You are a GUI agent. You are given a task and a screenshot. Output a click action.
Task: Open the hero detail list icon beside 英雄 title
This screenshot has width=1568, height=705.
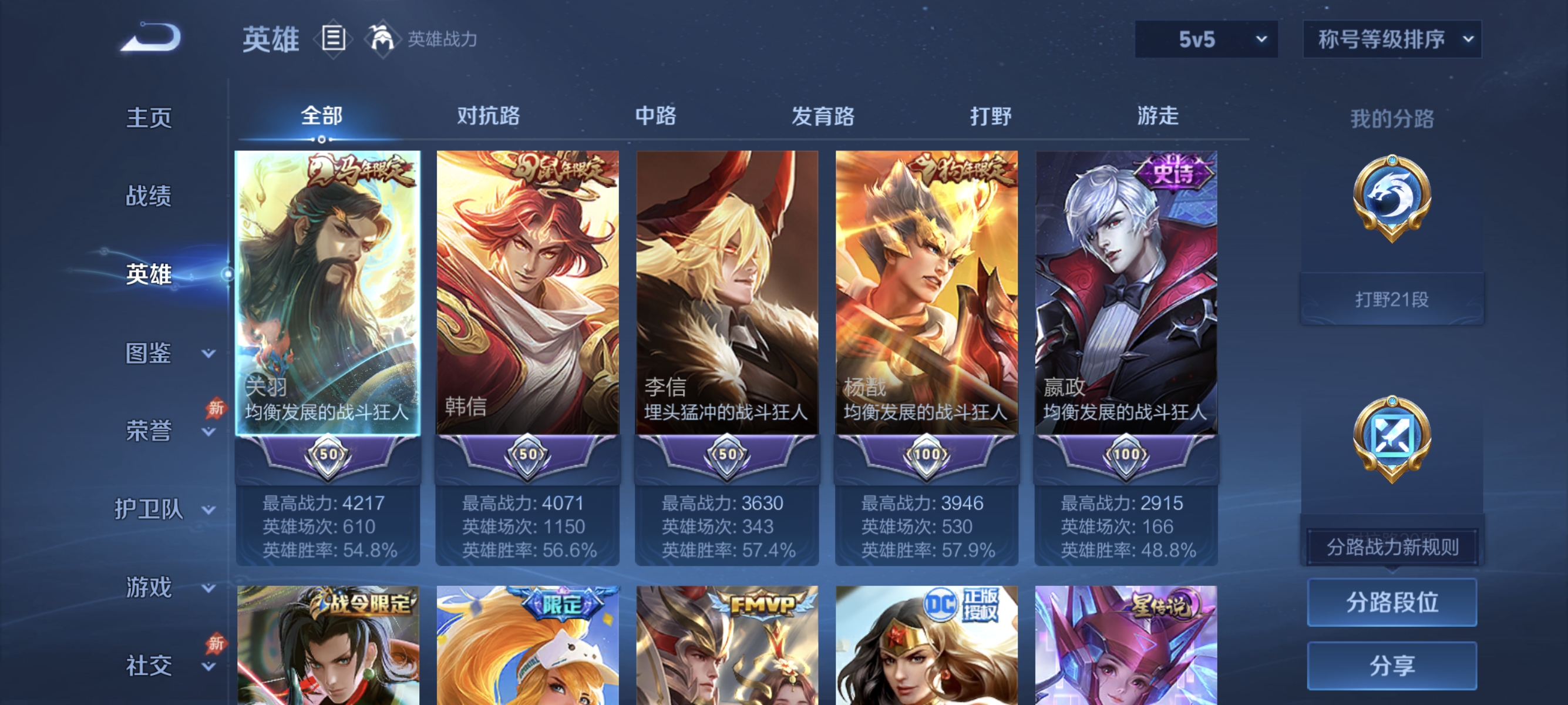coord(332,38)
